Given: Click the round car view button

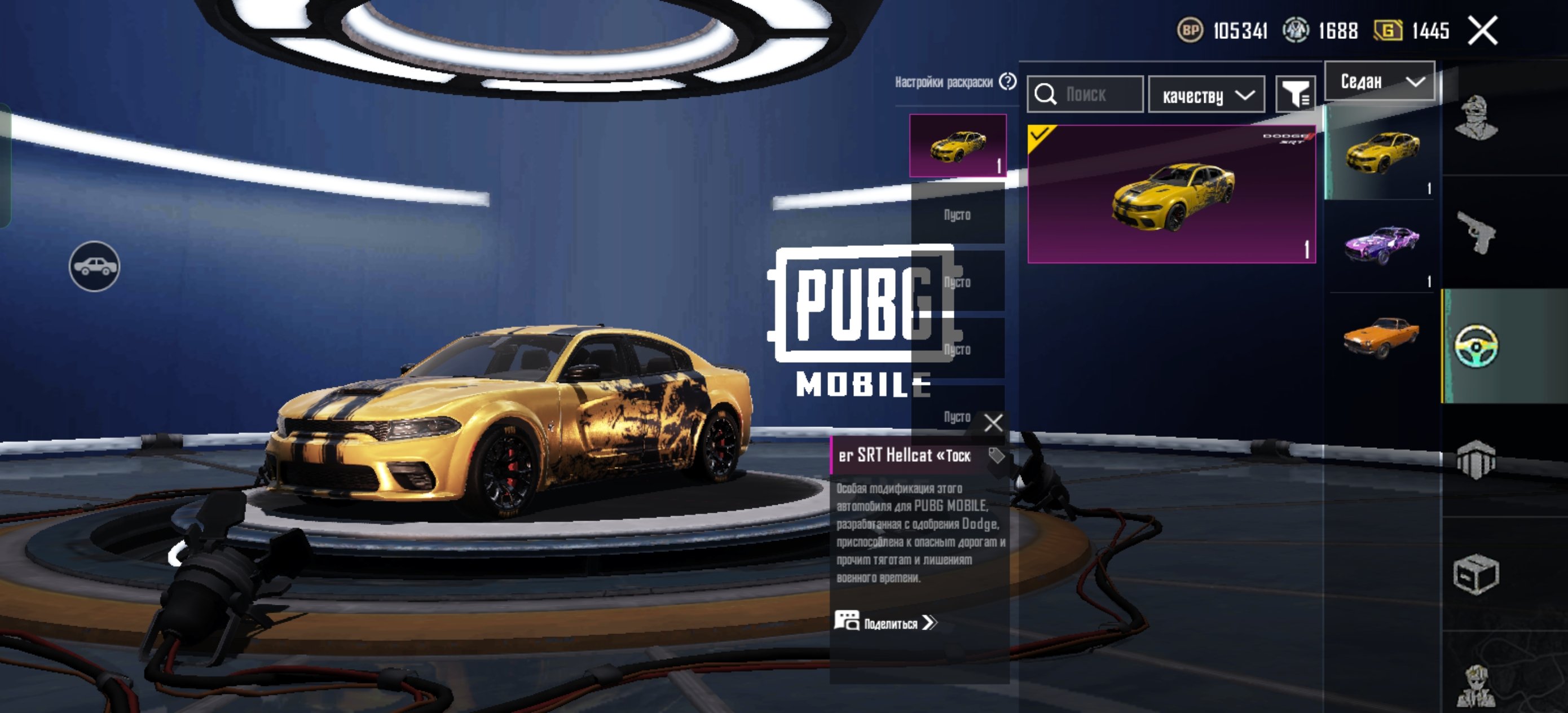Looking at the screenshot, I should (94, 267).
